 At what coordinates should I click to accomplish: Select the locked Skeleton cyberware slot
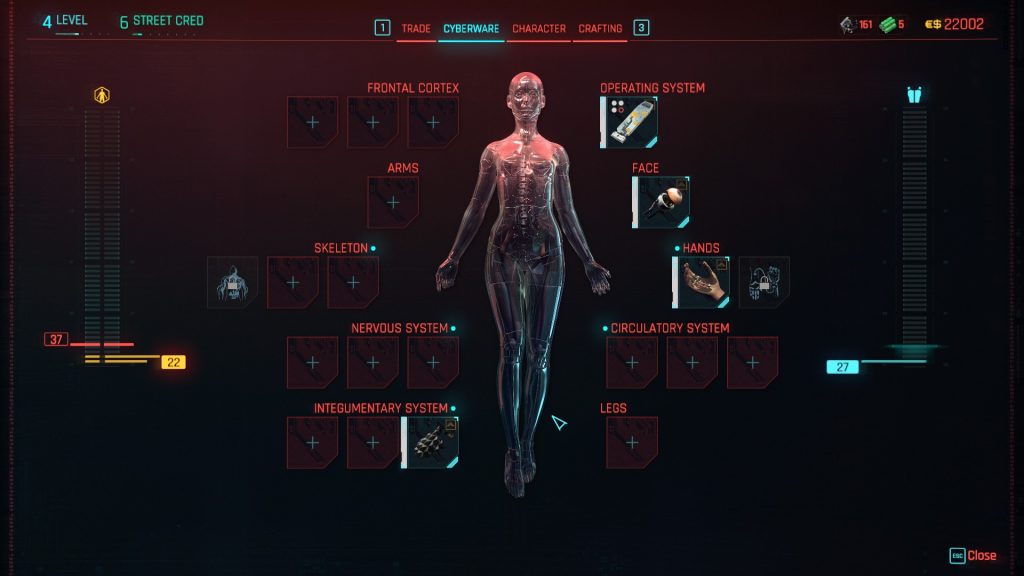tap(232, 283)
